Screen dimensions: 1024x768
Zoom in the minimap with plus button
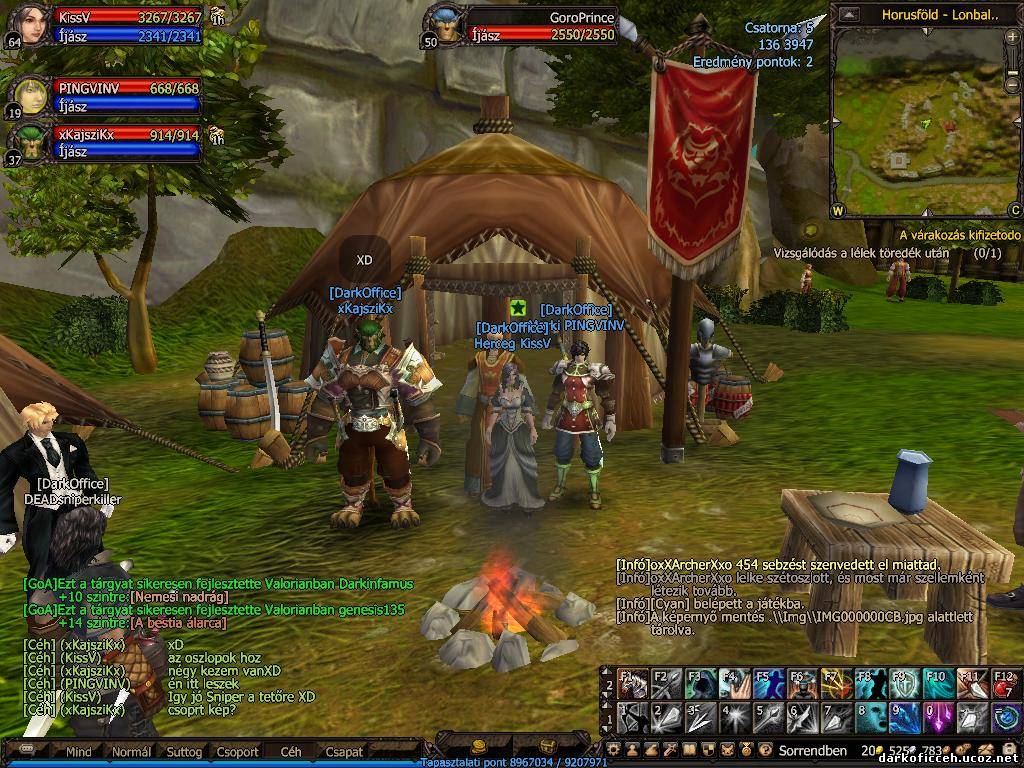click(x=1014, y=36)
